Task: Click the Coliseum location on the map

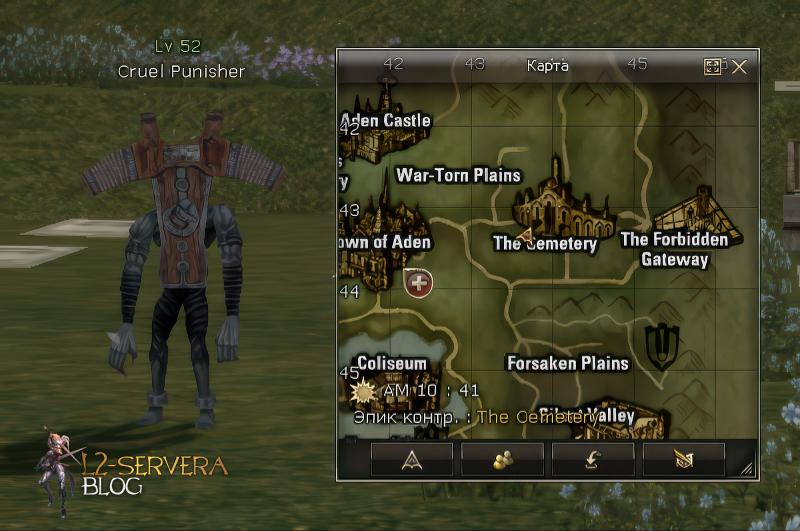Action: [x=391, y=364]
